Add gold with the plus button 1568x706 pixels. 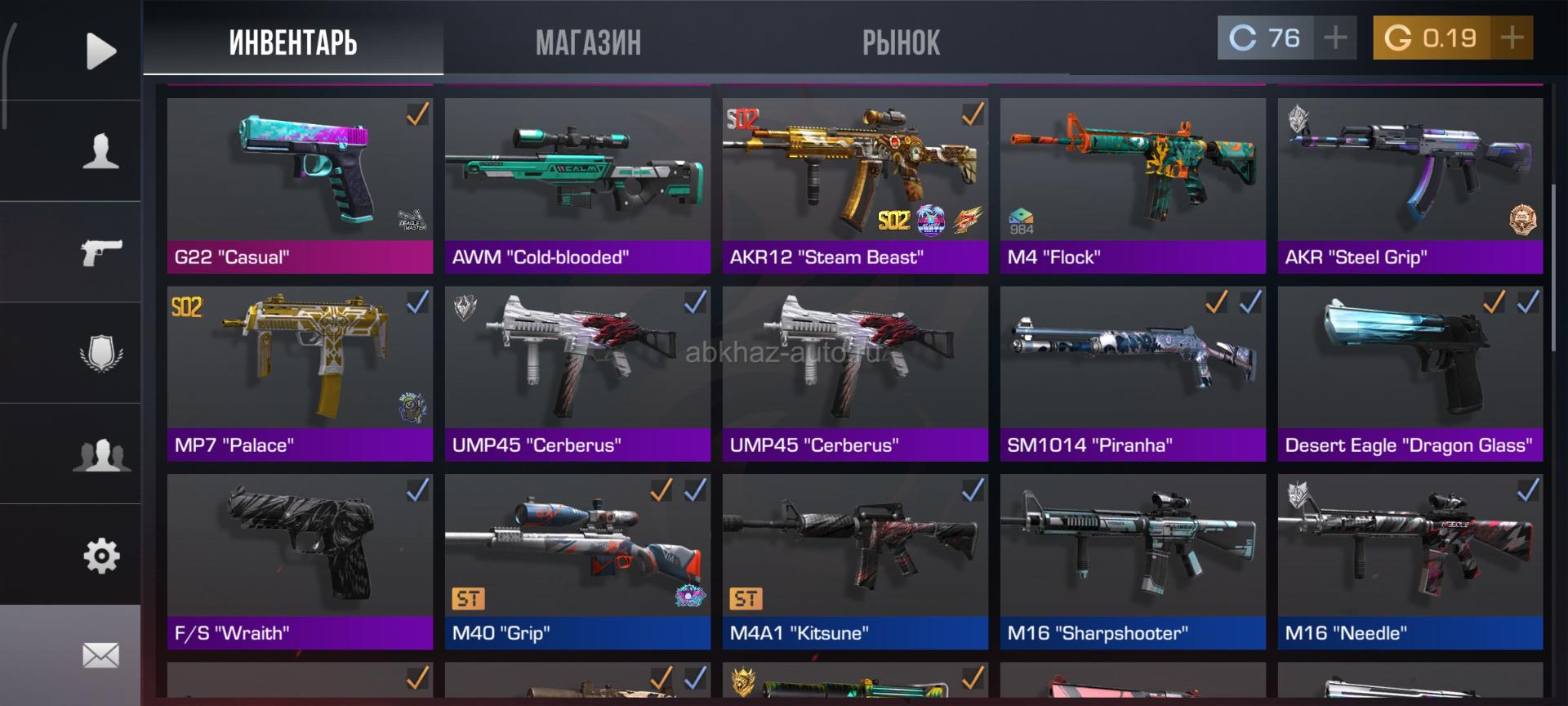[x=1512, y=38]
